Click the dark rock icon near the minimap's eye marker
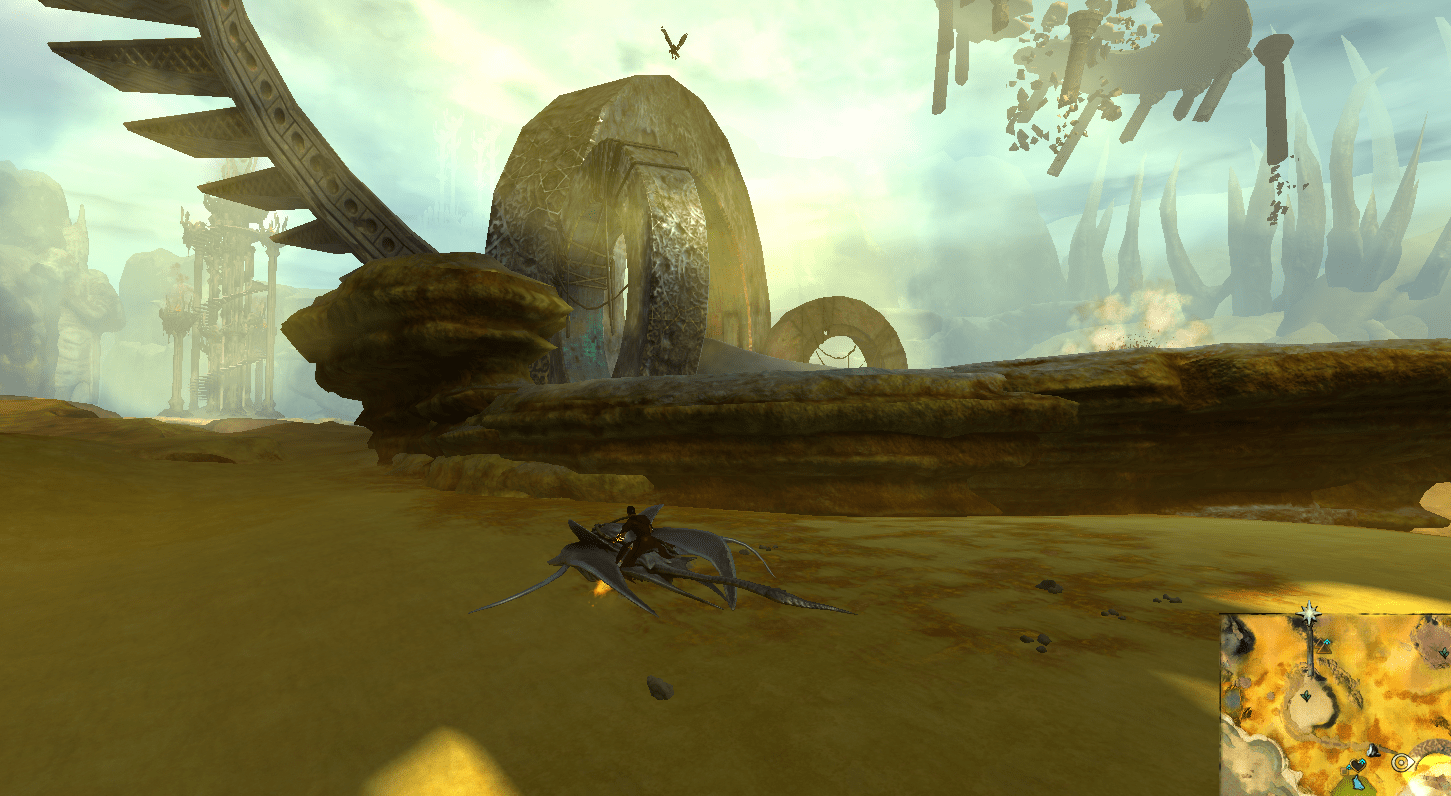Screen dimensions: 1451x796 (1372, 751)
